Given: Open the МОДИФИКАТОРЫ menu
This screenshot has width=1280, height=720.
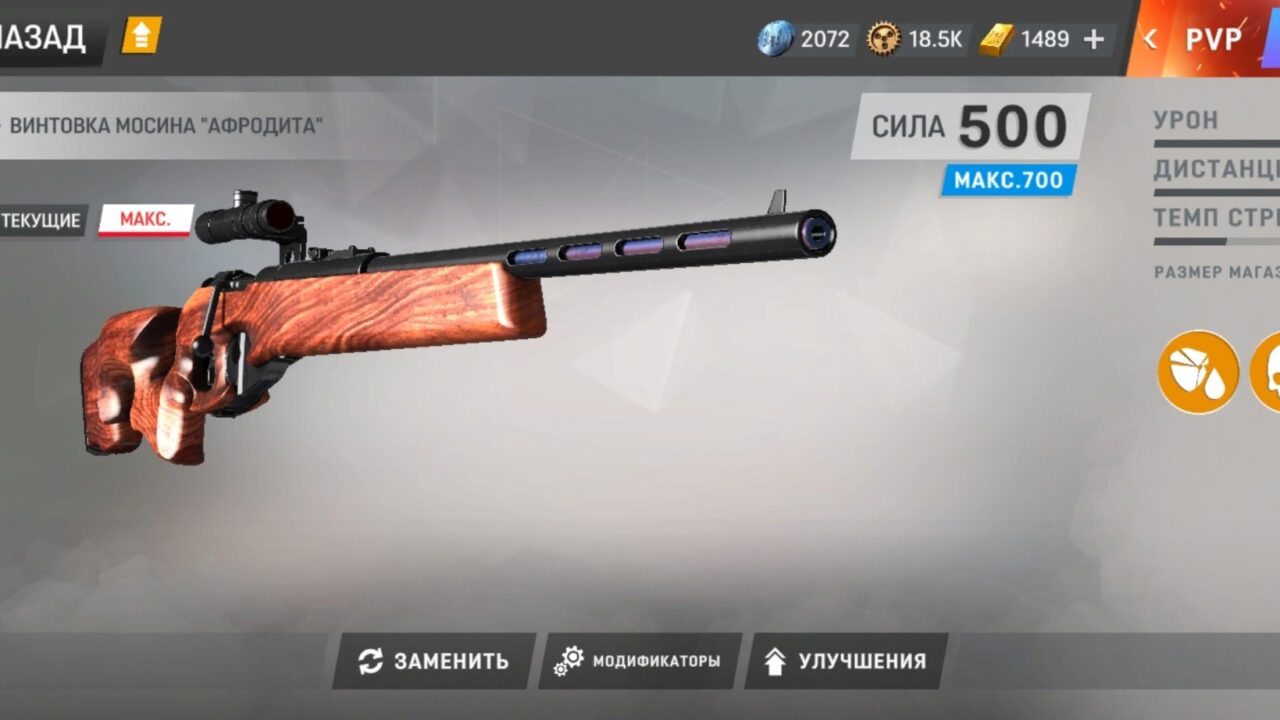Looking at the screenshot, I should point(640,661).
